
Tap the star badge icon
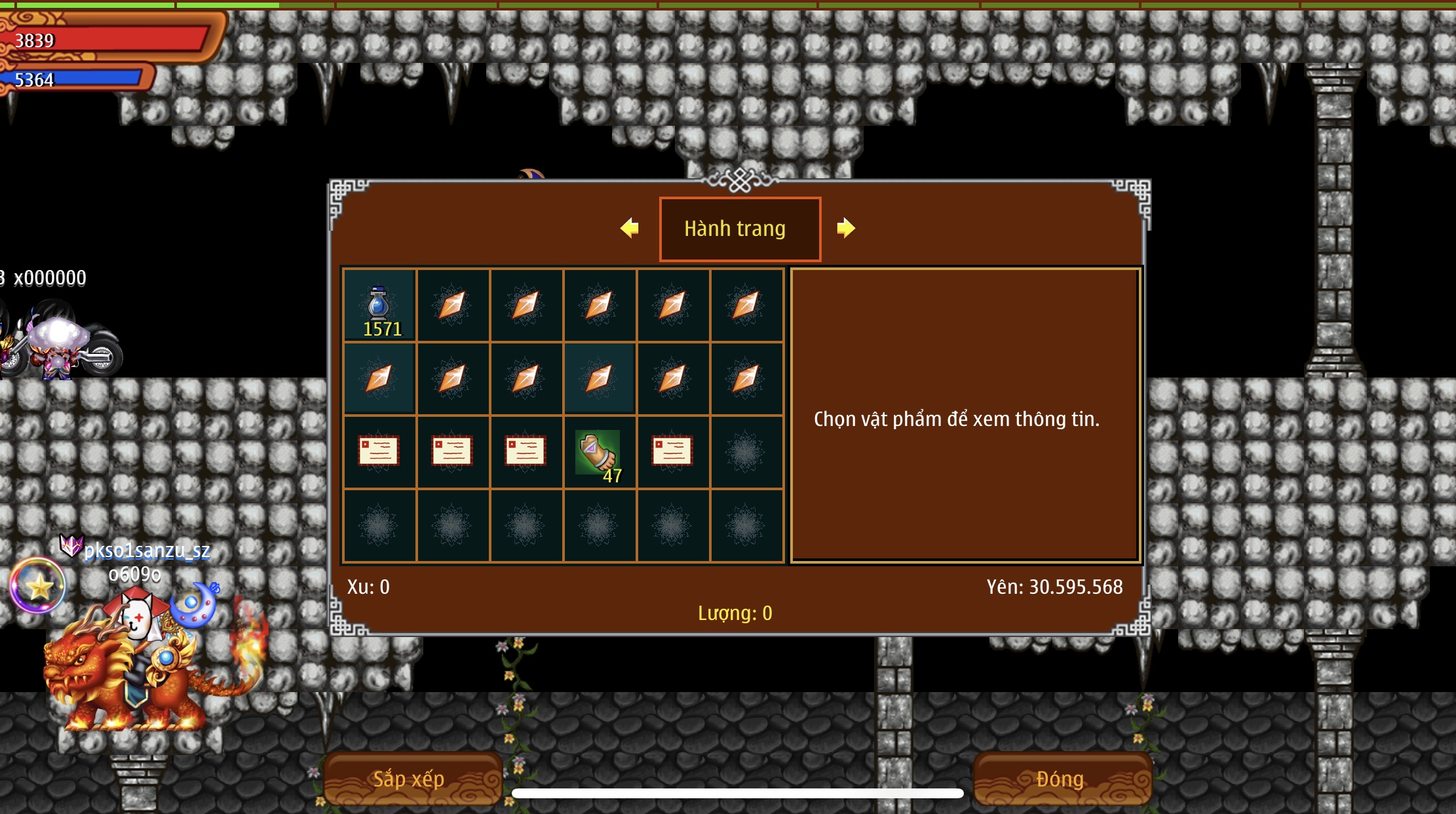pyautogui.click(x=38, y=586)
